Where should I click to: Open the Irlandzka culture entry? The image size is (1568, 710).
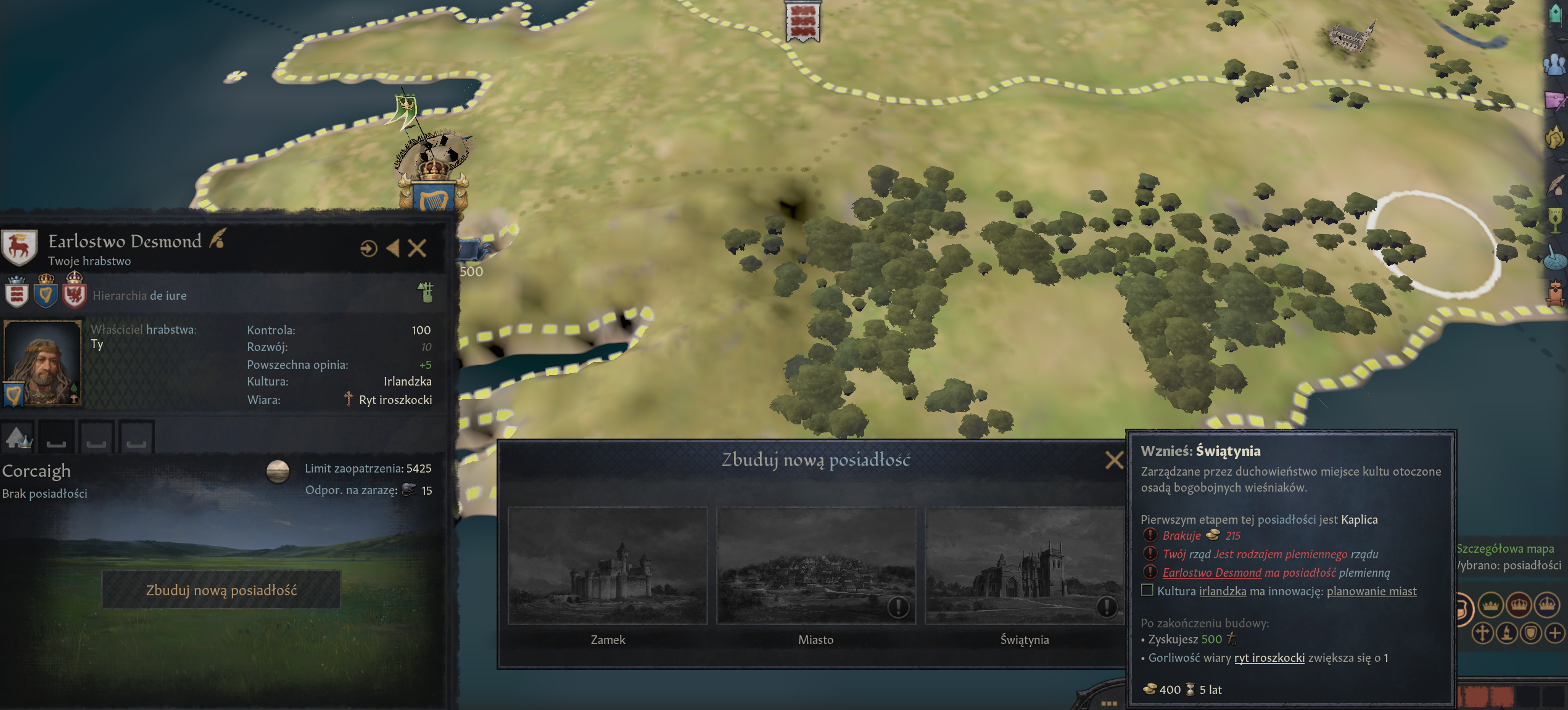[x=407, y=381]
